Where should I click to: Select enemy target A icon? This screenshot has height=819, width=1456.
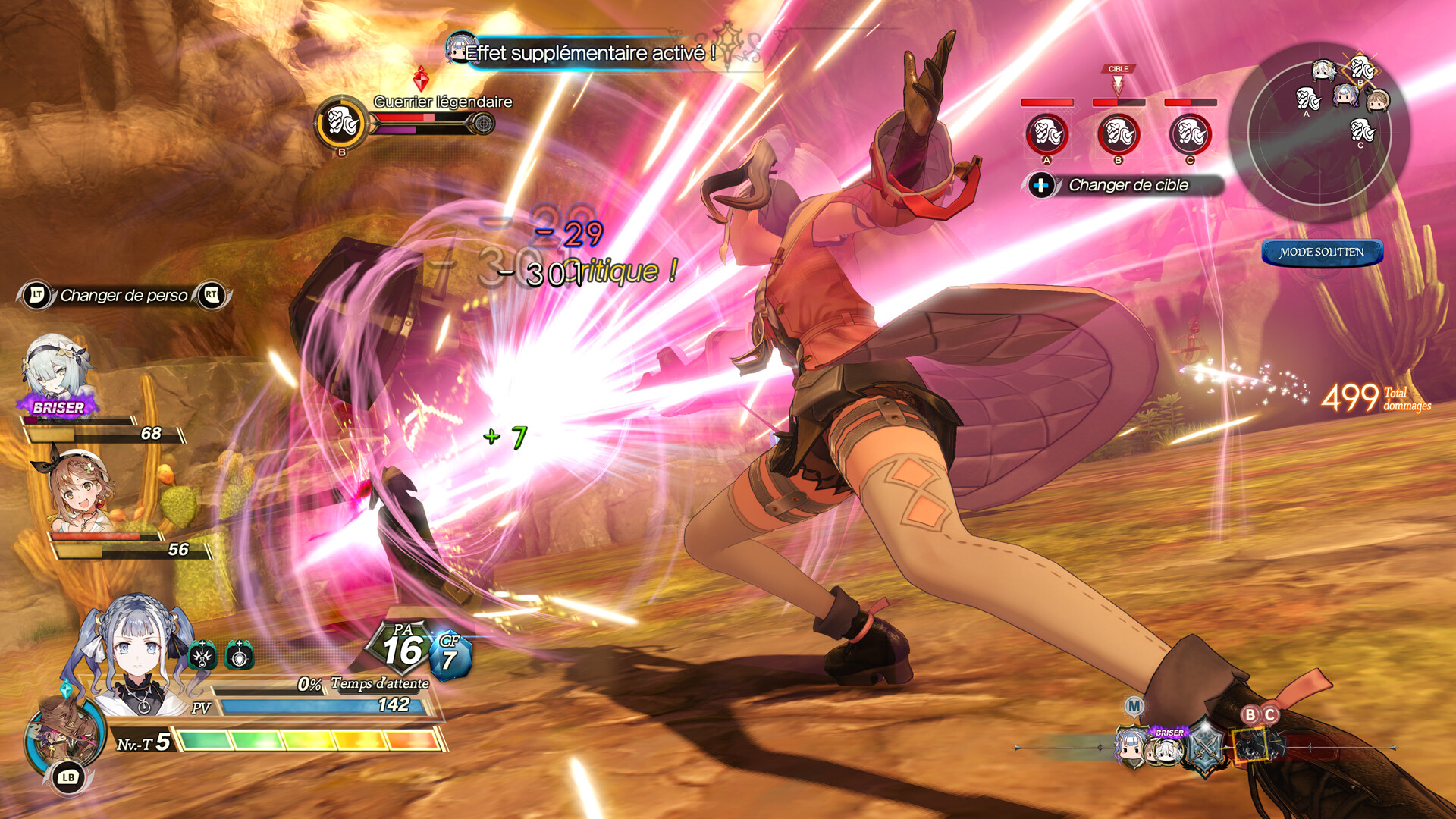click(1046, 134)
